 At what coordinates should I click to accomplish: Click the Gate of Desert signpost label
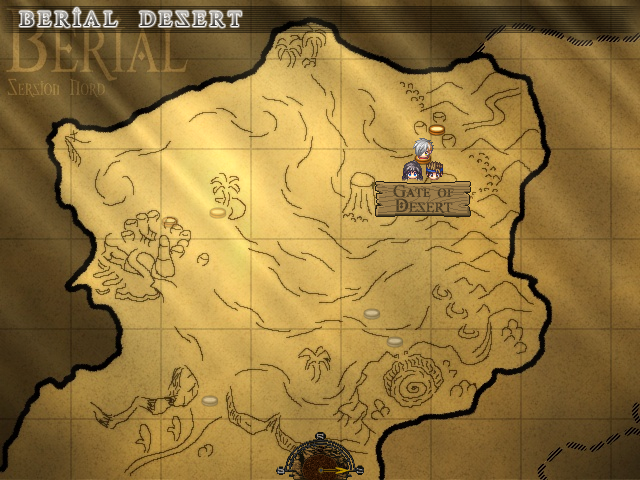click(x=422, y=198)
